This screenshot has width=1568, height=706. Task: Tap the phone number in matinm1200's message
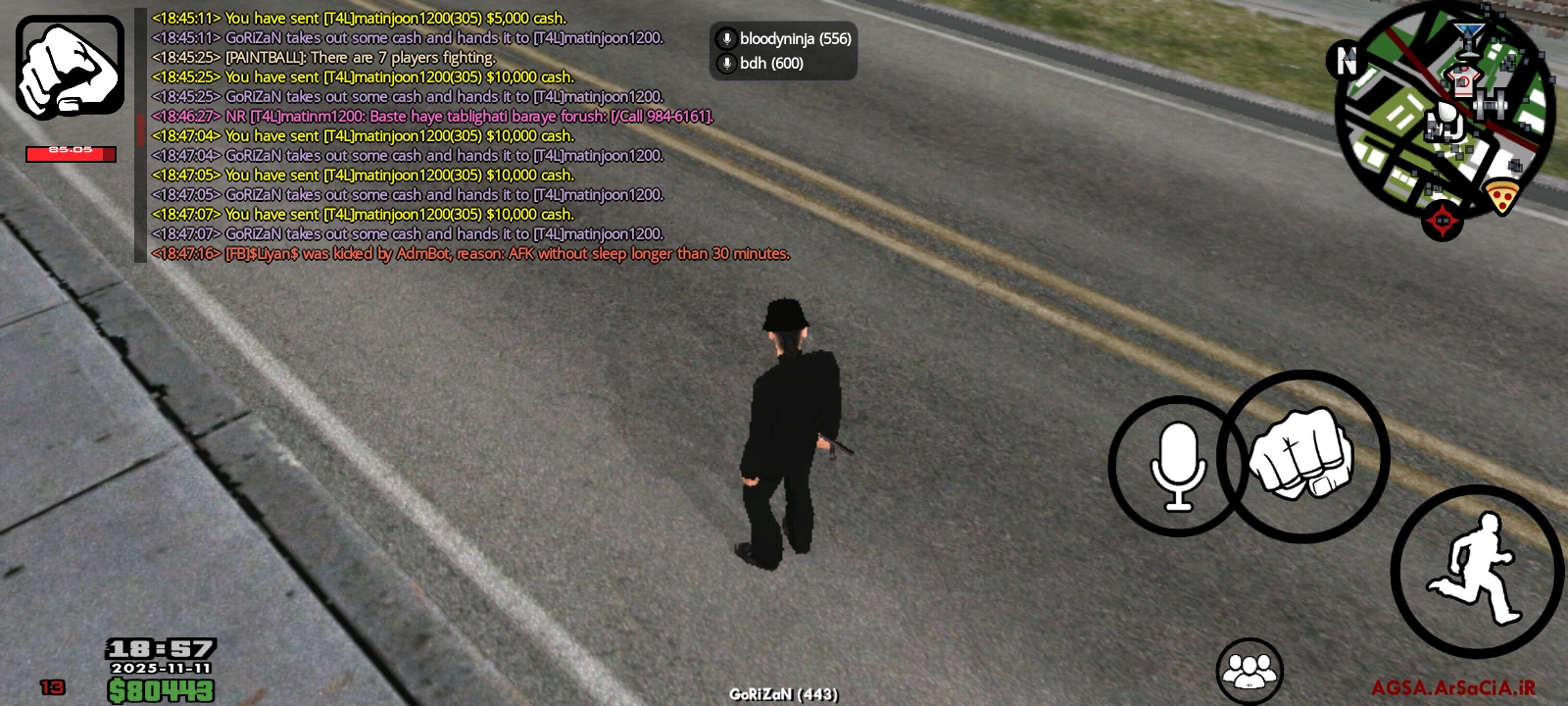point(674,116)
